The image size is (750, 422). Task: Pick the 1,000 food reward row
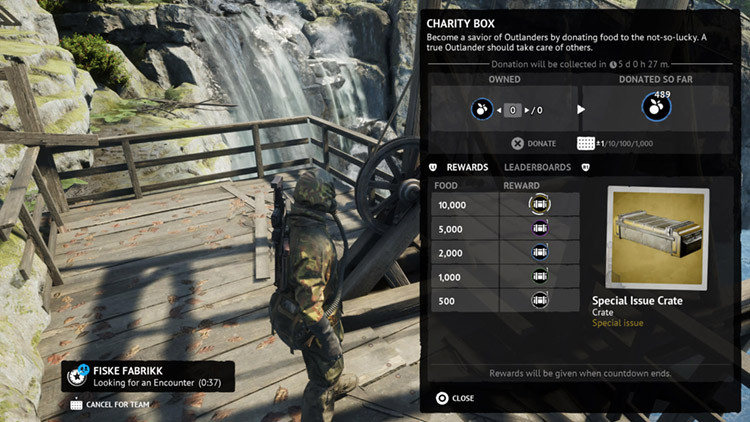505,276
